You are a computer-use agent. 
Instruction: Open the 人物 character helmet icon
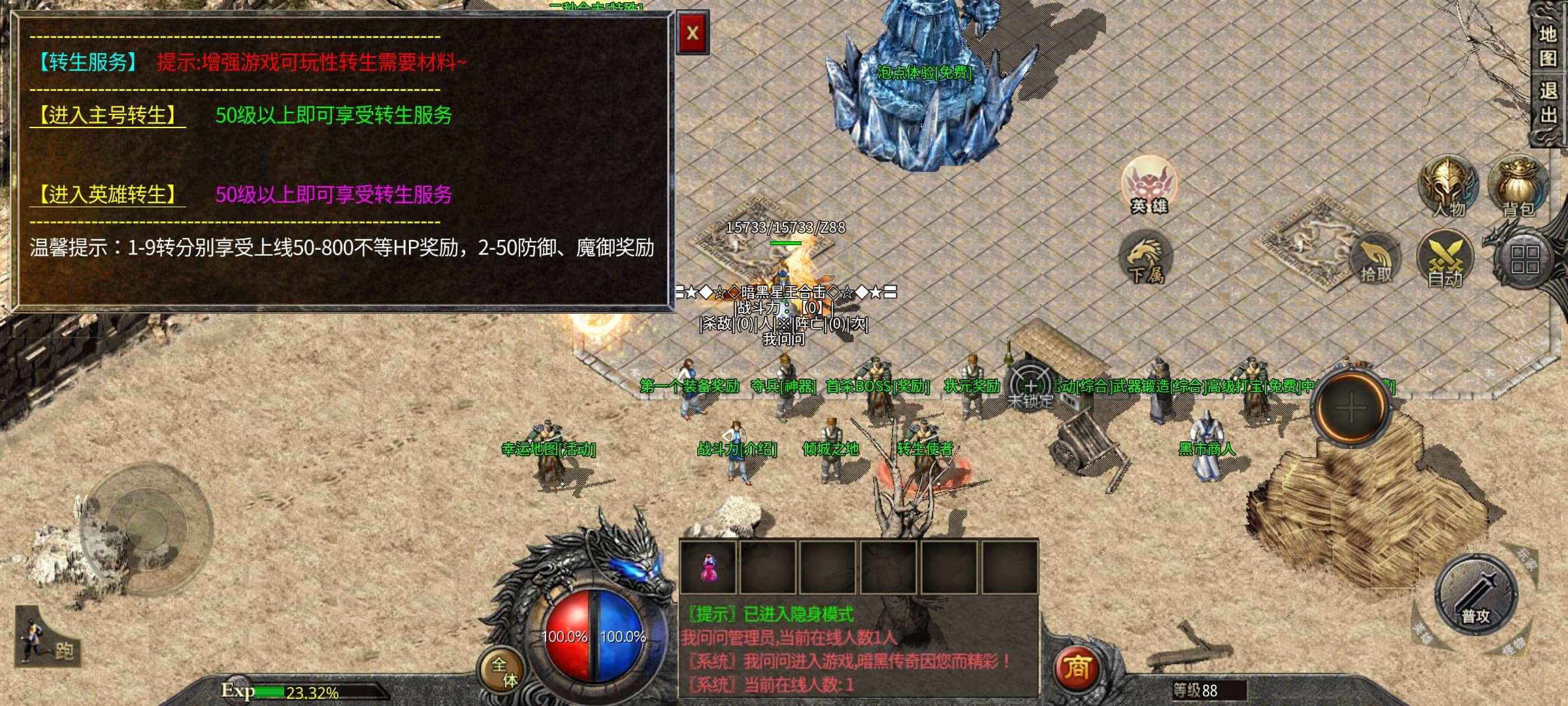[x=1447, y=186]
